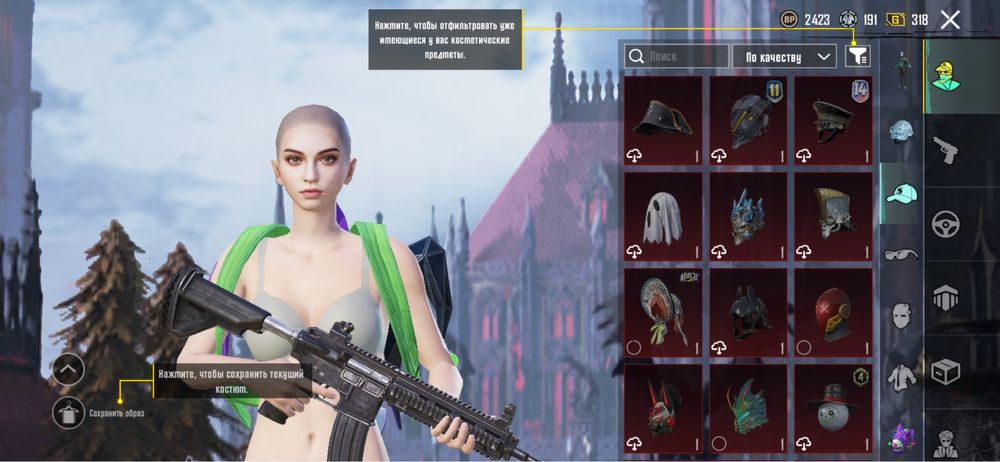1000x462 pixels.
Task: Open the face mask category
Action: (x=902, y=316)
